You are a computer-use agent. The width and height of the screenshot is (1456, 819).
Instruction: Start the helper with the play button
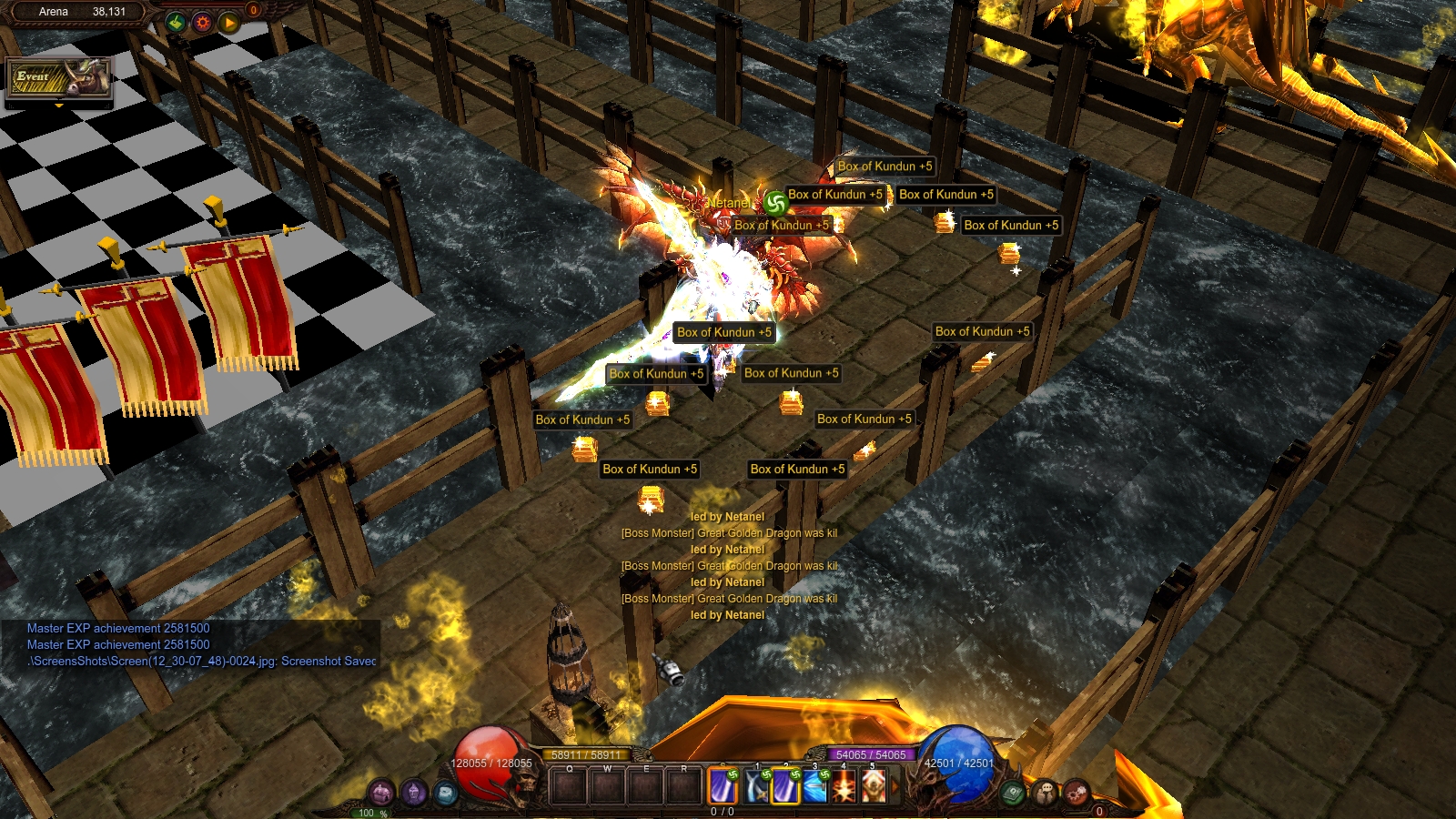coord(228,22)
